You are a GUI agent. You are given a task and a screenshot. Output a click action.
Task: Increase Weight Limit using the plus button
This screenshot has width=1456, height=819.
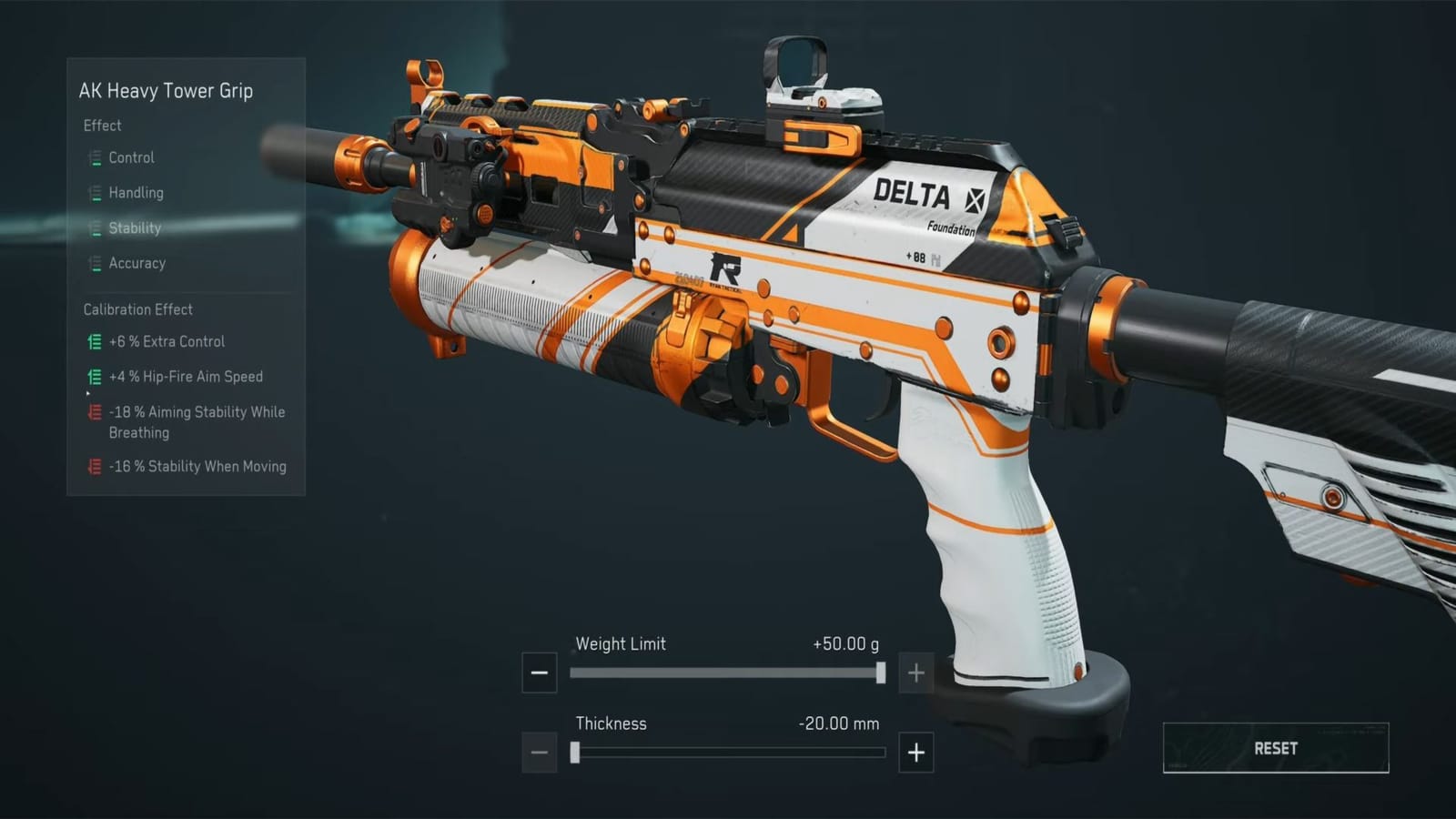tap(917, 672)
